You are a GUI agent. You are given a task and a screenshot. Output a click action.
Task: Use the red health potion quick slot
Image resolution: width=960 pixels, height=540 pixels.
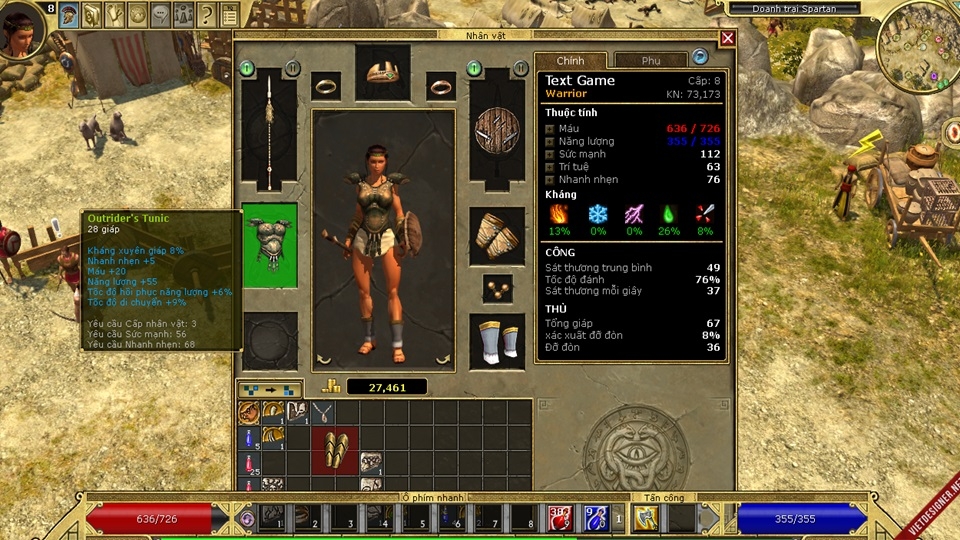pos(560,517)
